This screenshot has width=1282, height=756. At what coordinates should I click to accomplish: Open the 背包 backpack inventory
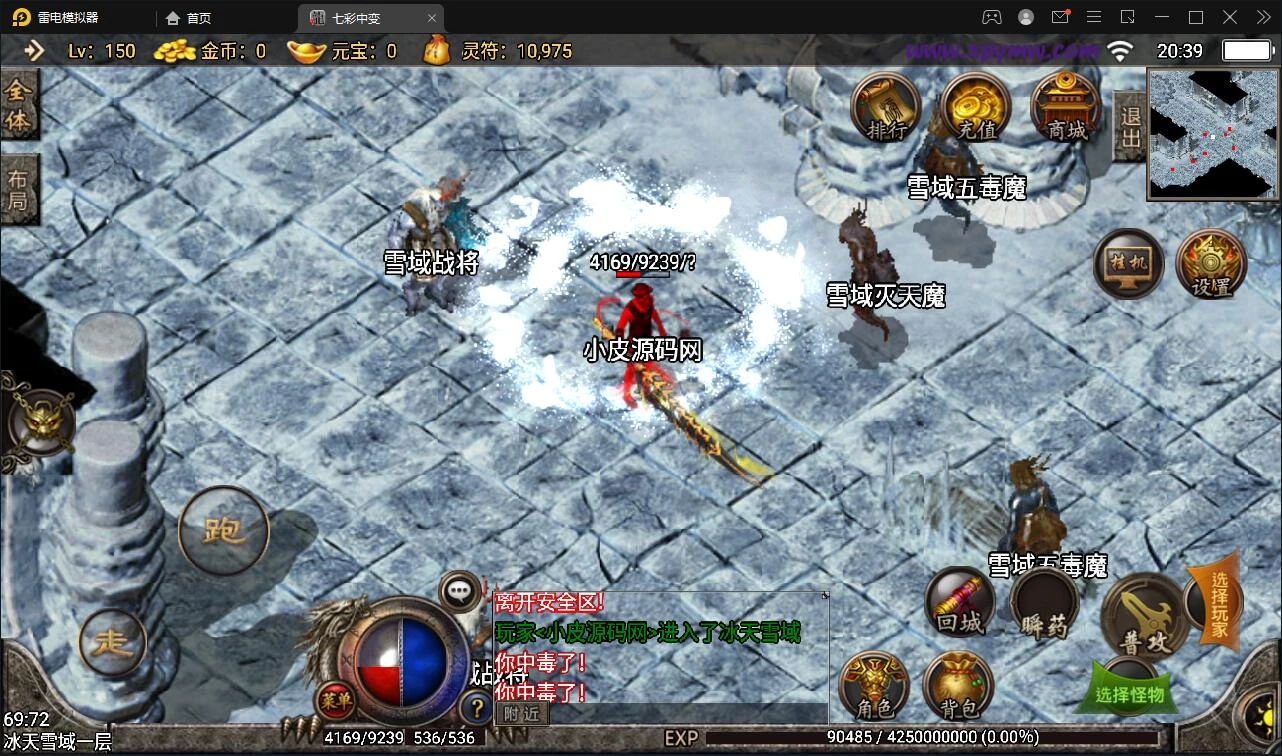(958, 687)
